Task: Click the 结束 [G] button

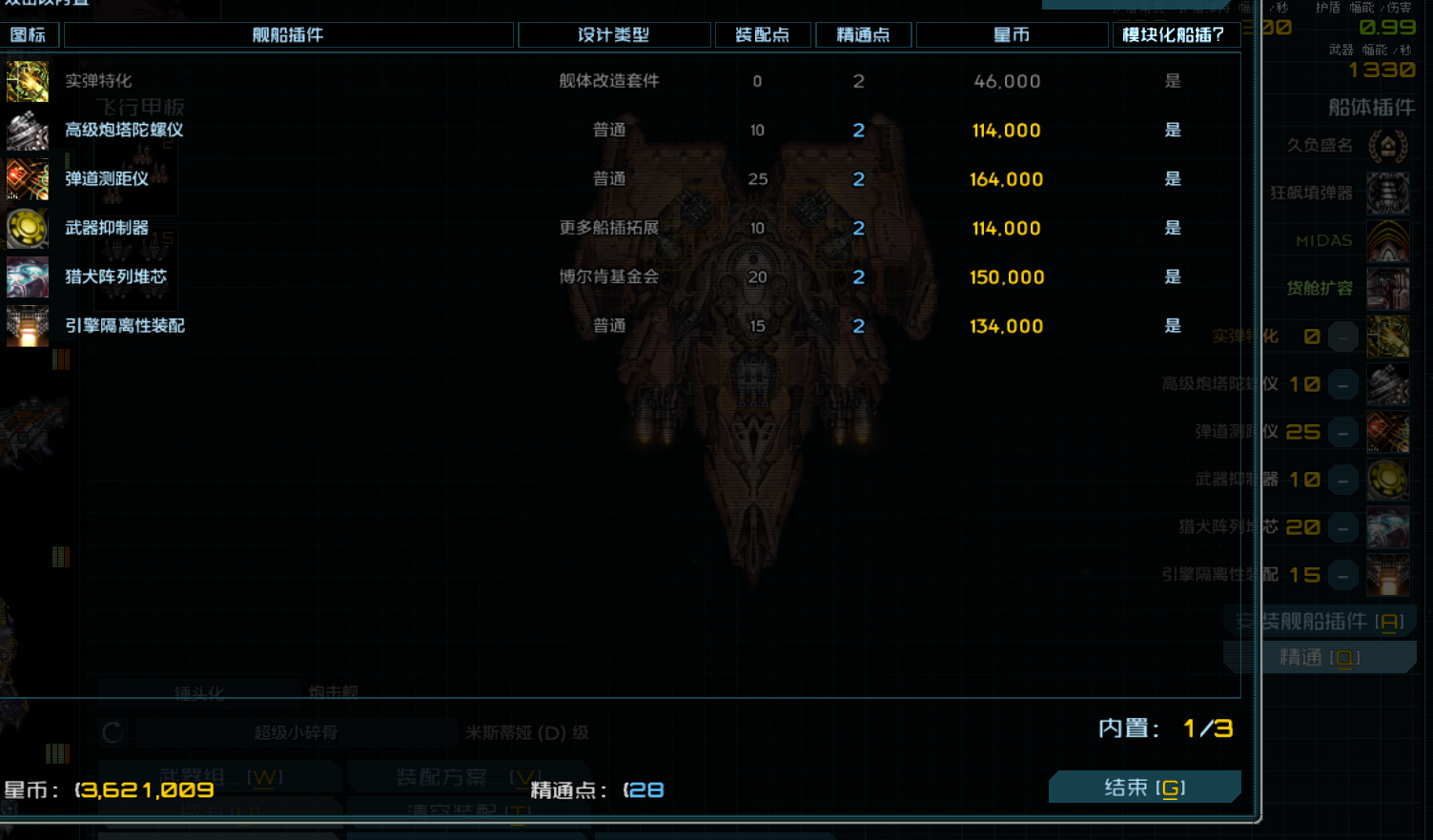Action: pyautogui.click(x=1144, y=787)
